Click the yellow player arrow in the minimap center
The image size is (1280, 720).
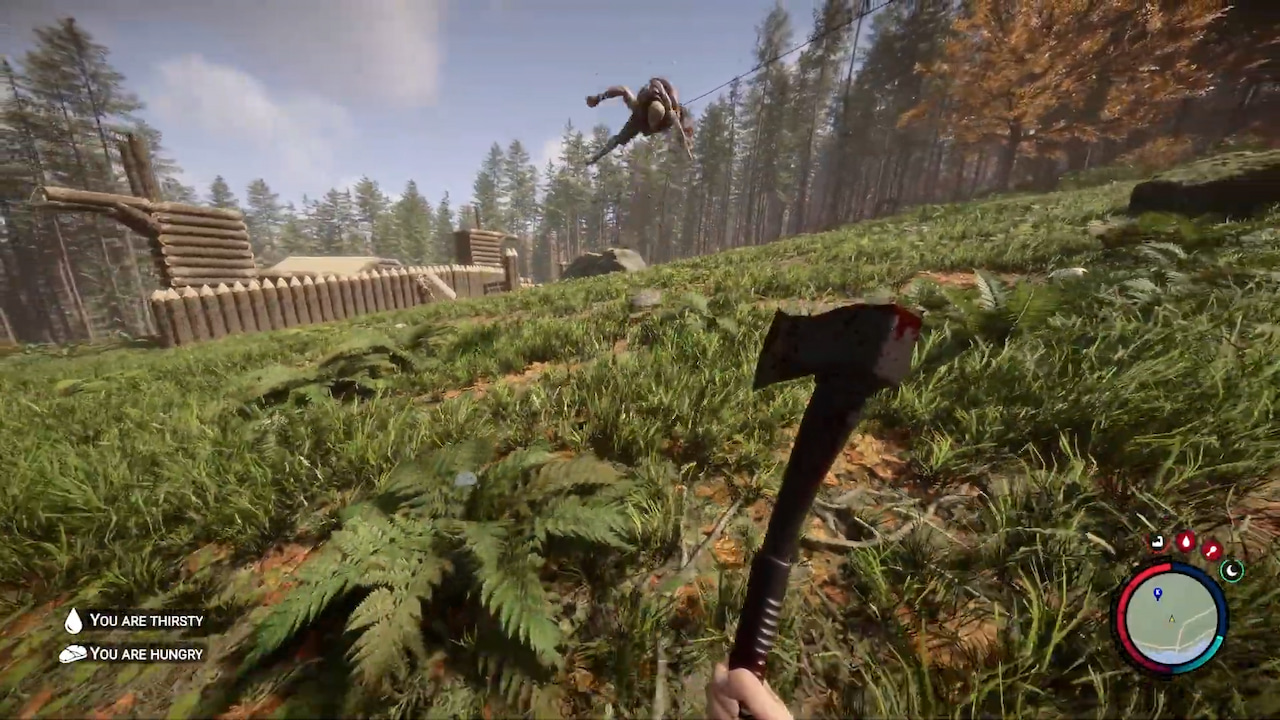point(1171,619)
